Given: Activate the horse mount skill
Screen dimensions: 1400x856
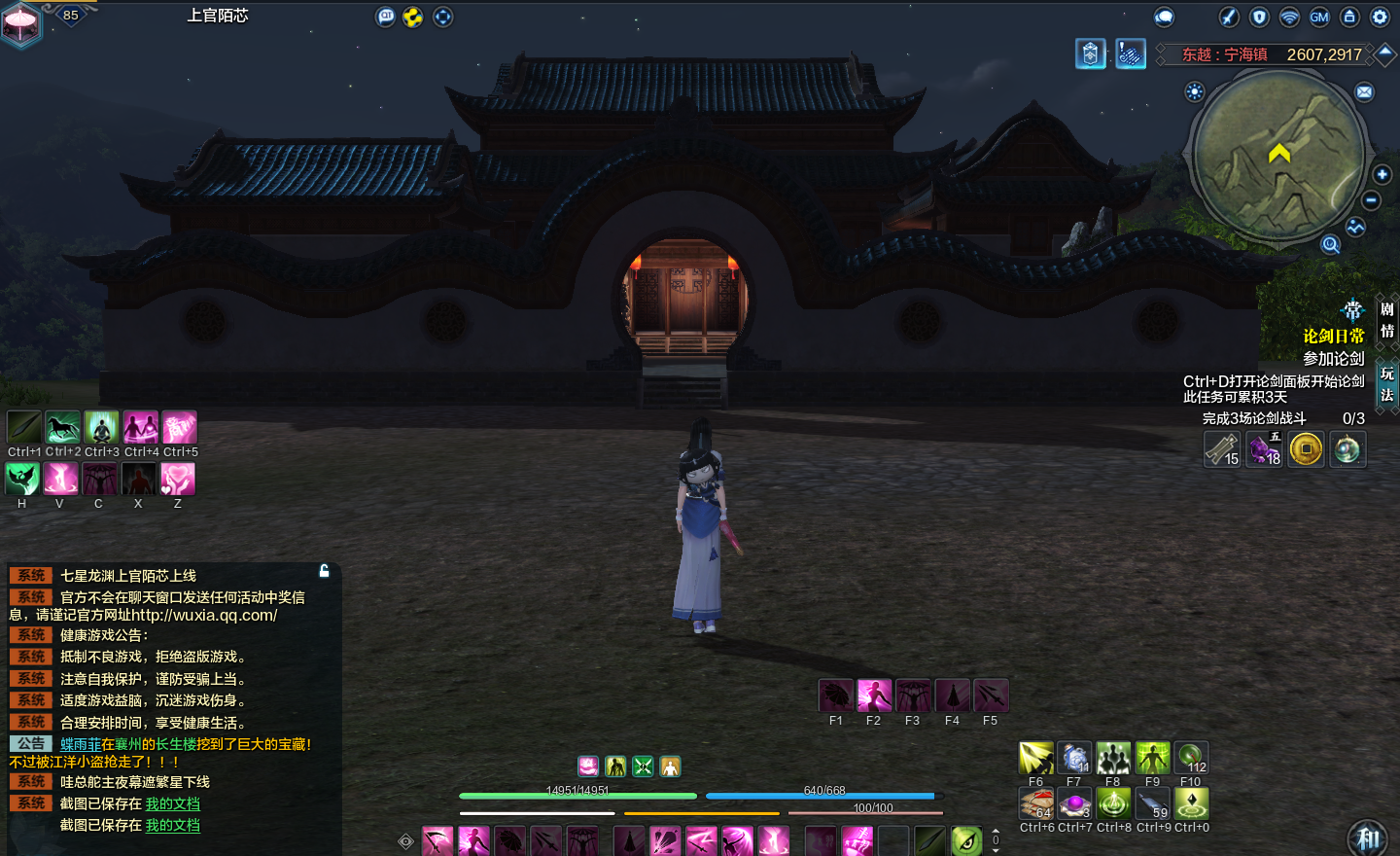Looking at the screenshot, I should click(62, 427).
